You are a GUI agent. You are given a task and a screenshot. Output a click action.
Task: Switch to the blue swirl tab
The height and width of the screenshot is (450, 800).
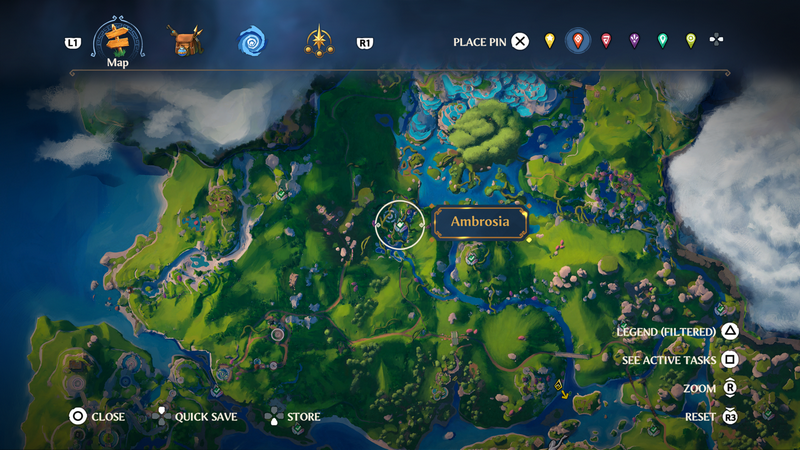(x=252, y=41)
